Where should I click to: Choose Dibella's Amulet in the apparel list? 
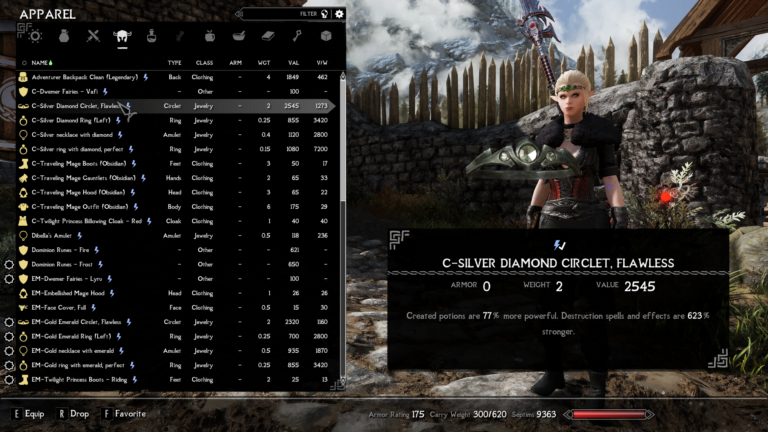point(60,235)
